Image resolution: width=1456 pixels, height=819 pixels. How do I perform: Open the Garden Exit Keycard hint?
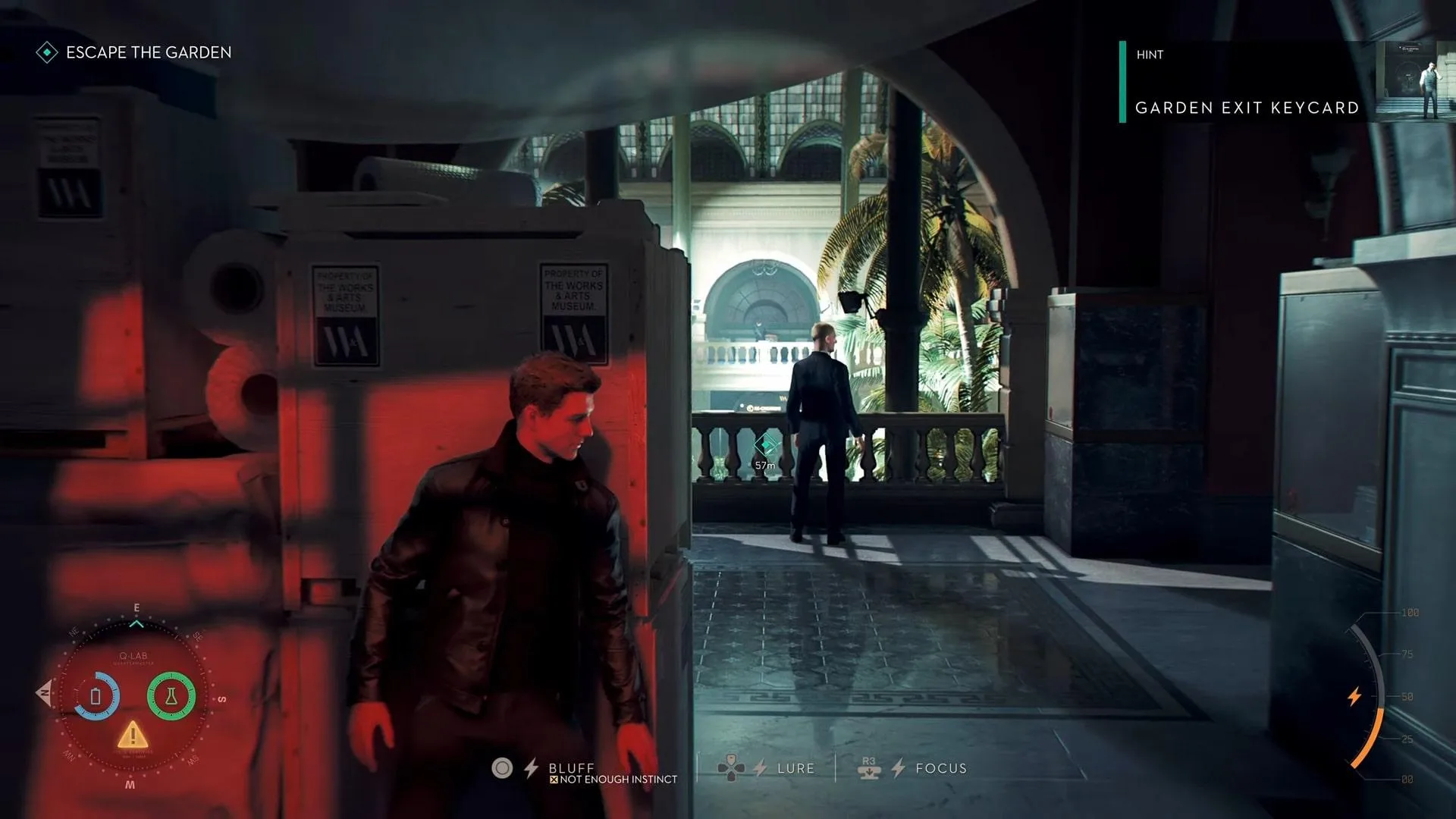pos(1247,108)
